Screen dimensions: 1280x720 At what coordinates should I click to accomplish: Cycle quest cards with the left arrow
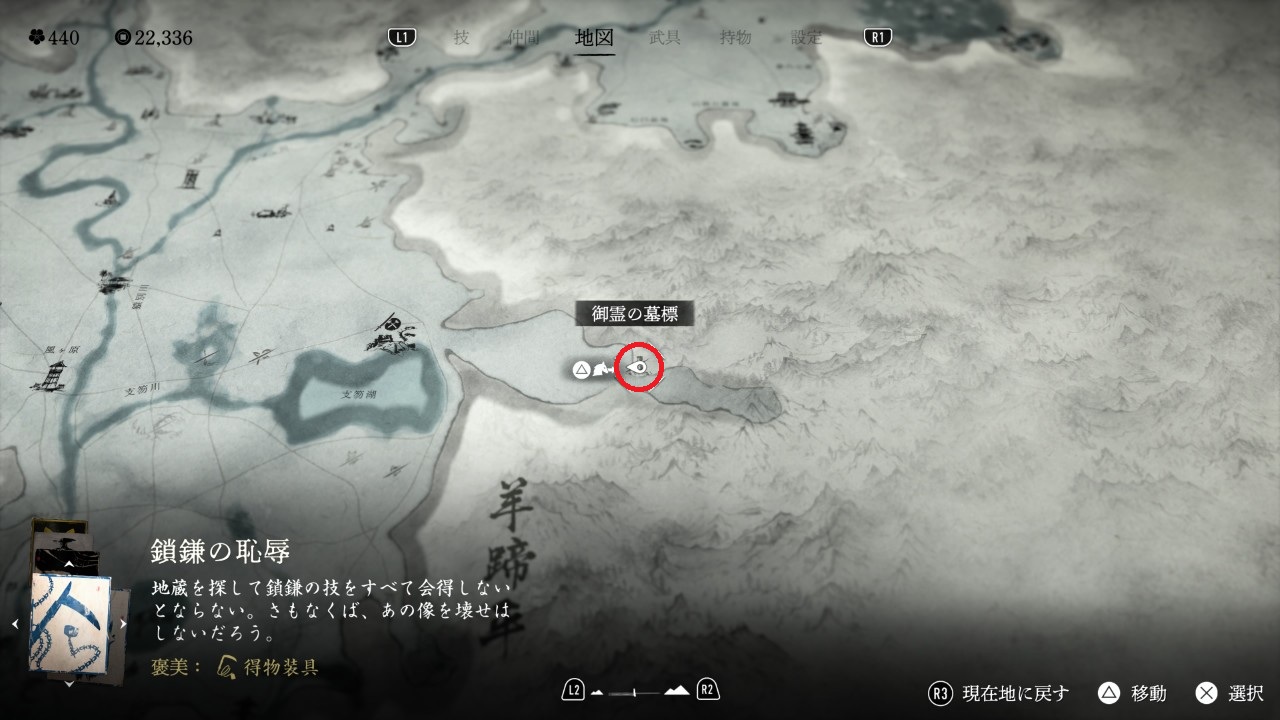click(15, 624)
